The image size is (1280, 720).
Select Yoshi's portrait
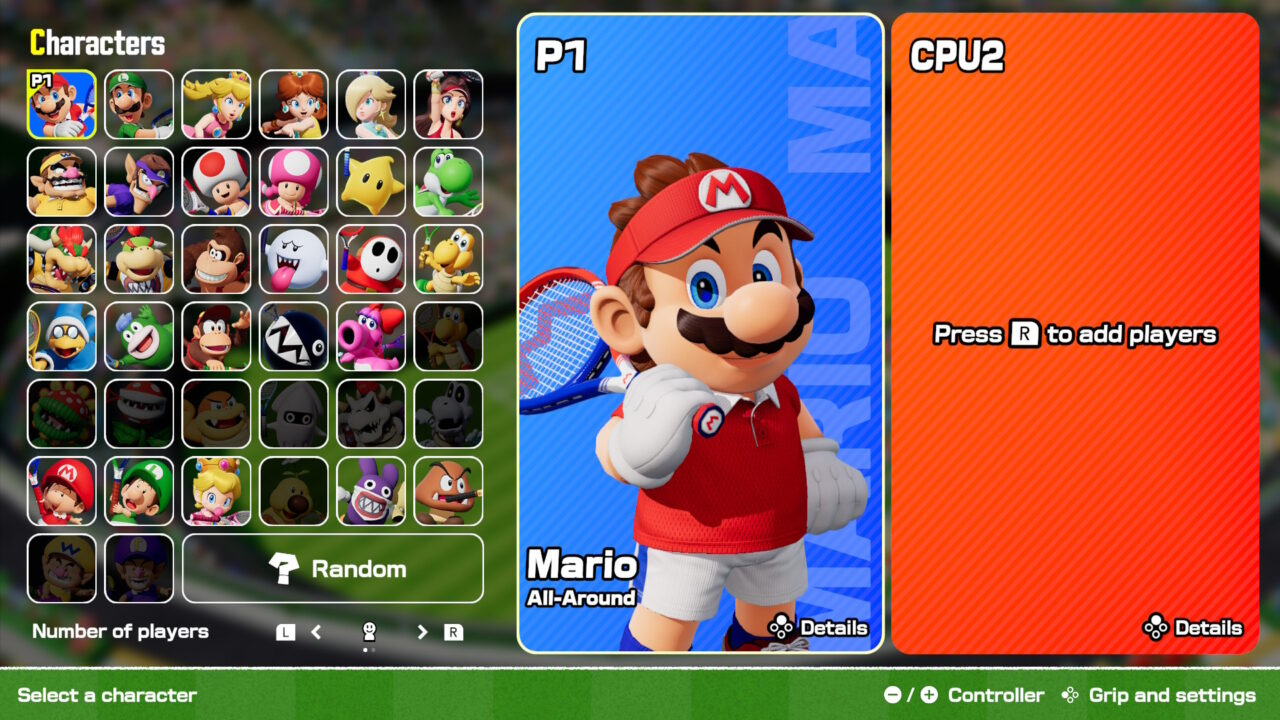448,182
